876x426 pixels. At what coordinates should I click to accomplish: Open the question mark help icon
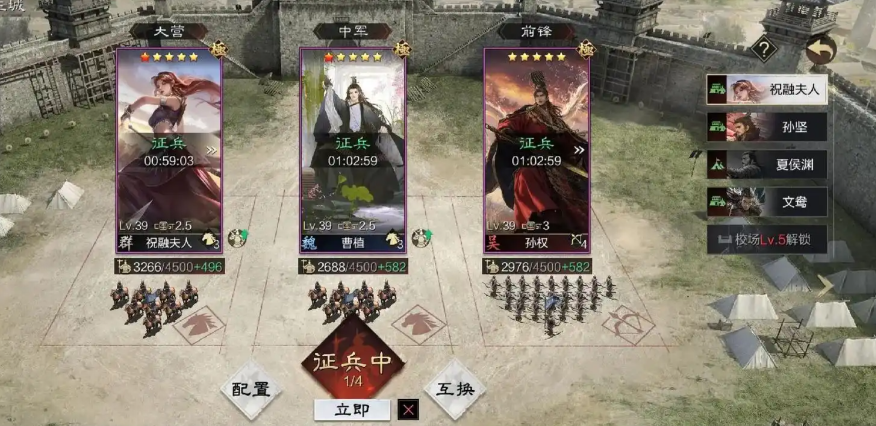tap(765, 48)
